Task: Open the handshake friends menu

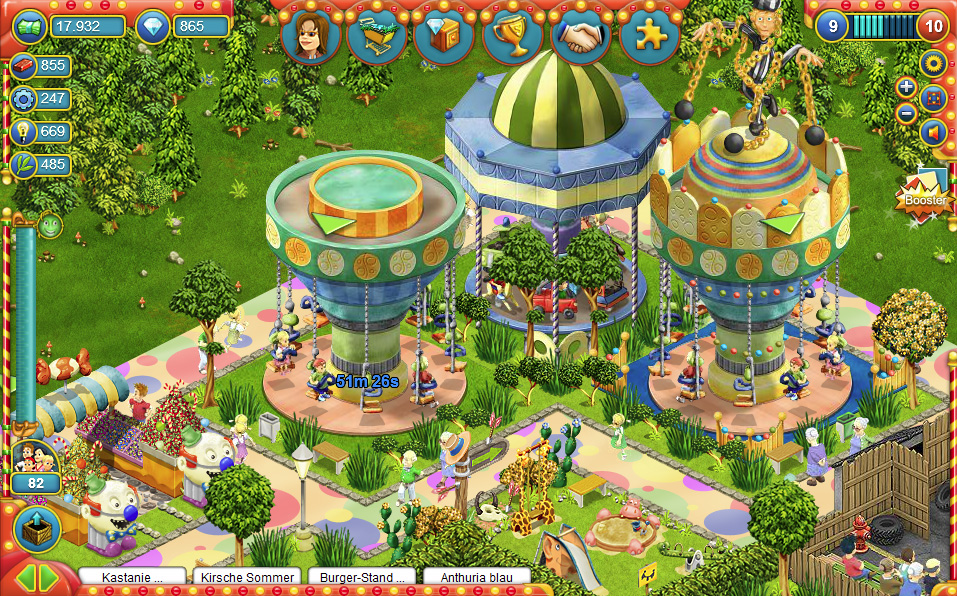Action: (x=580, y=36)
